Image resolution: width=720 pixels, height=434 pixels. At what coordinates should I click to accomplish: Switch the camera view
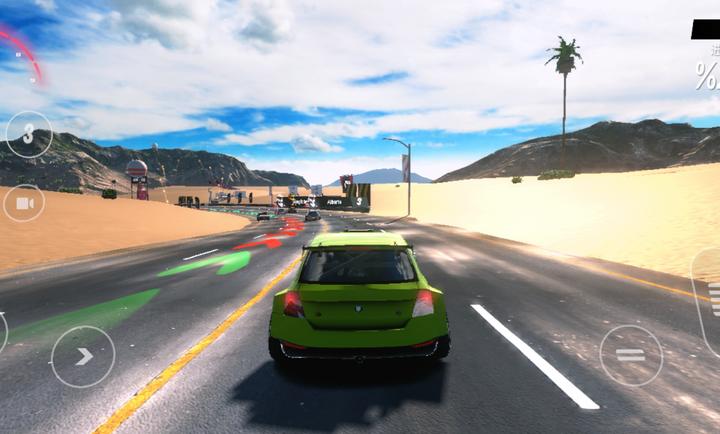24,203
